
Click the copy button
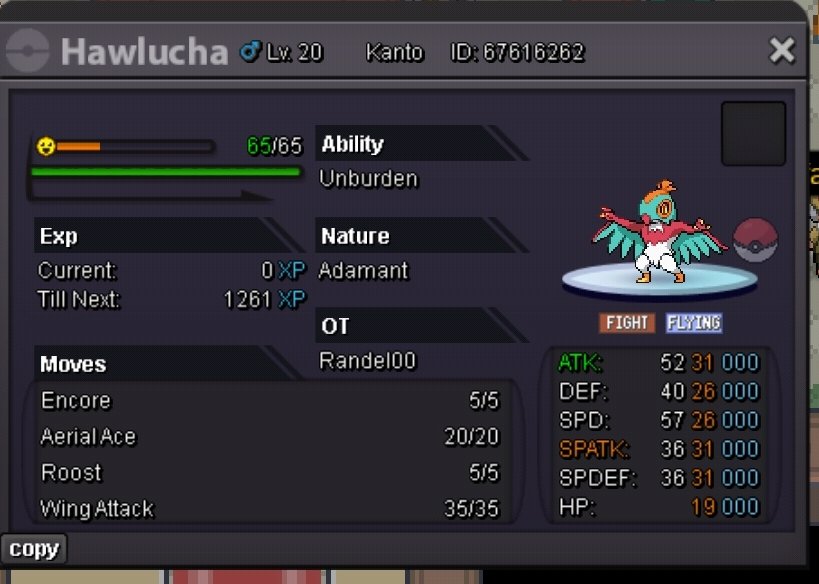tap(34, 549)
